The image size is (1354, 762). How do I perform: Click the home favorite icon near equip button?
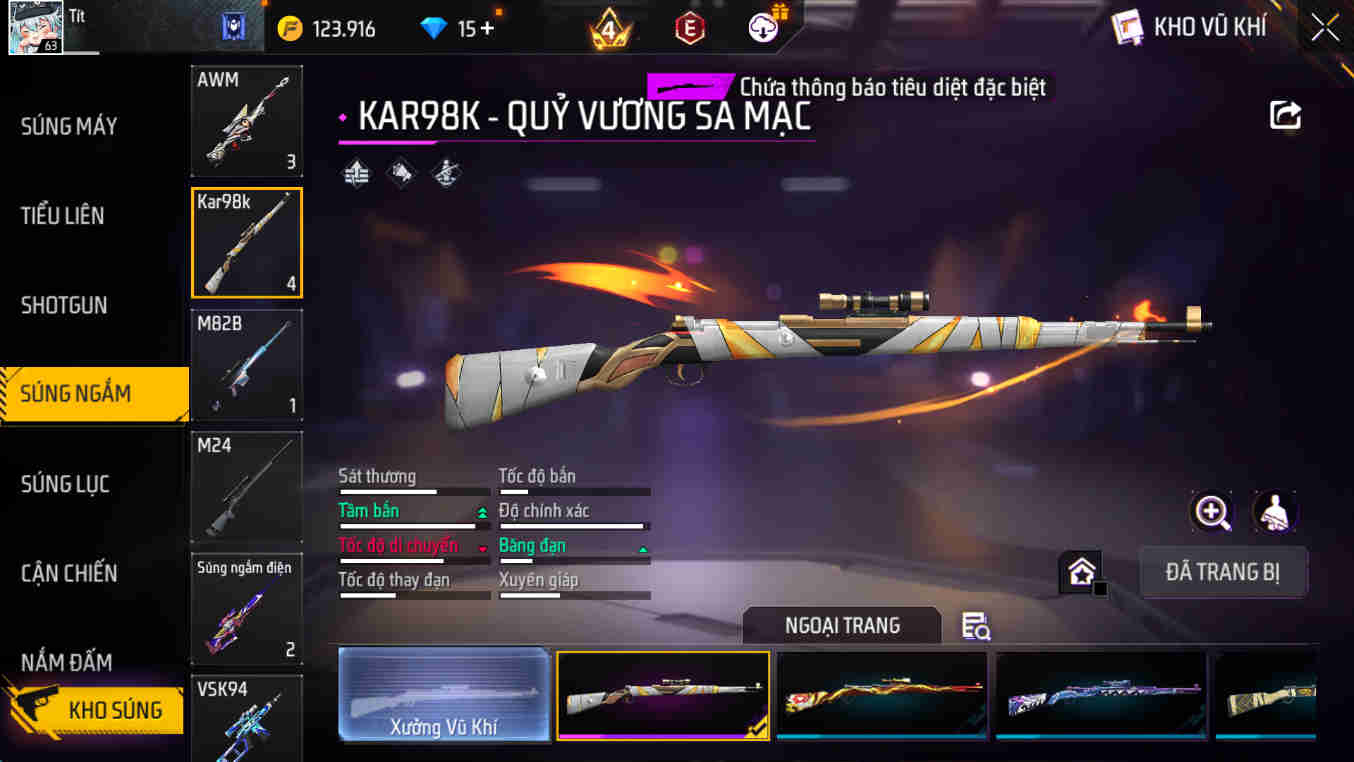(1081, 572)
